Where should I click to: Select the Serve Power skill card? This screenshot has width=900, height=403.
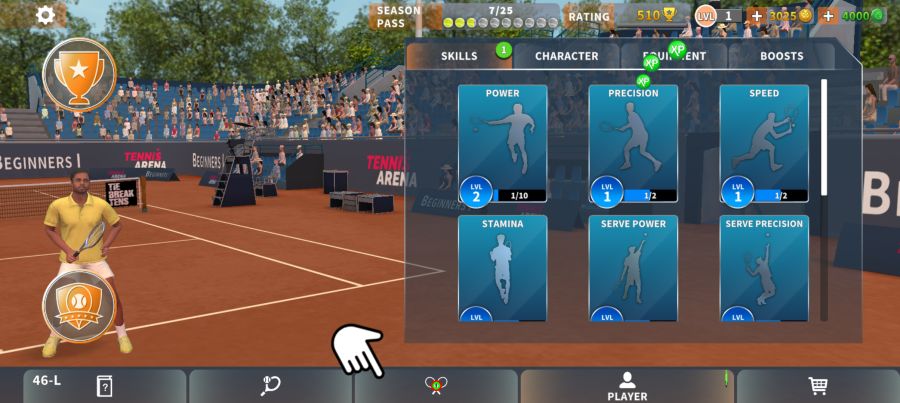633,267
